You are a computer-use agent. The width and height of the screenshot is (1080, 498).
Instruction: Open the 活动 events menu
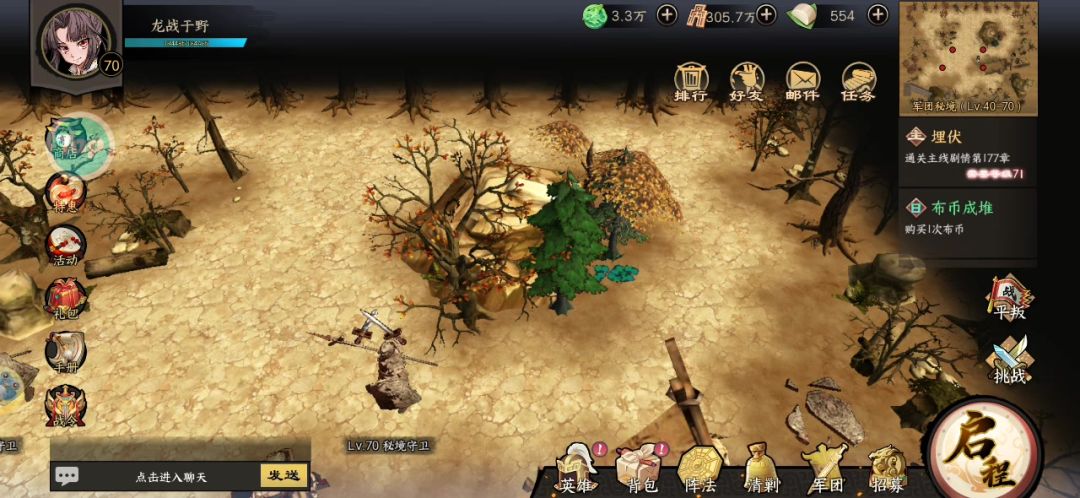coord(65,246)
